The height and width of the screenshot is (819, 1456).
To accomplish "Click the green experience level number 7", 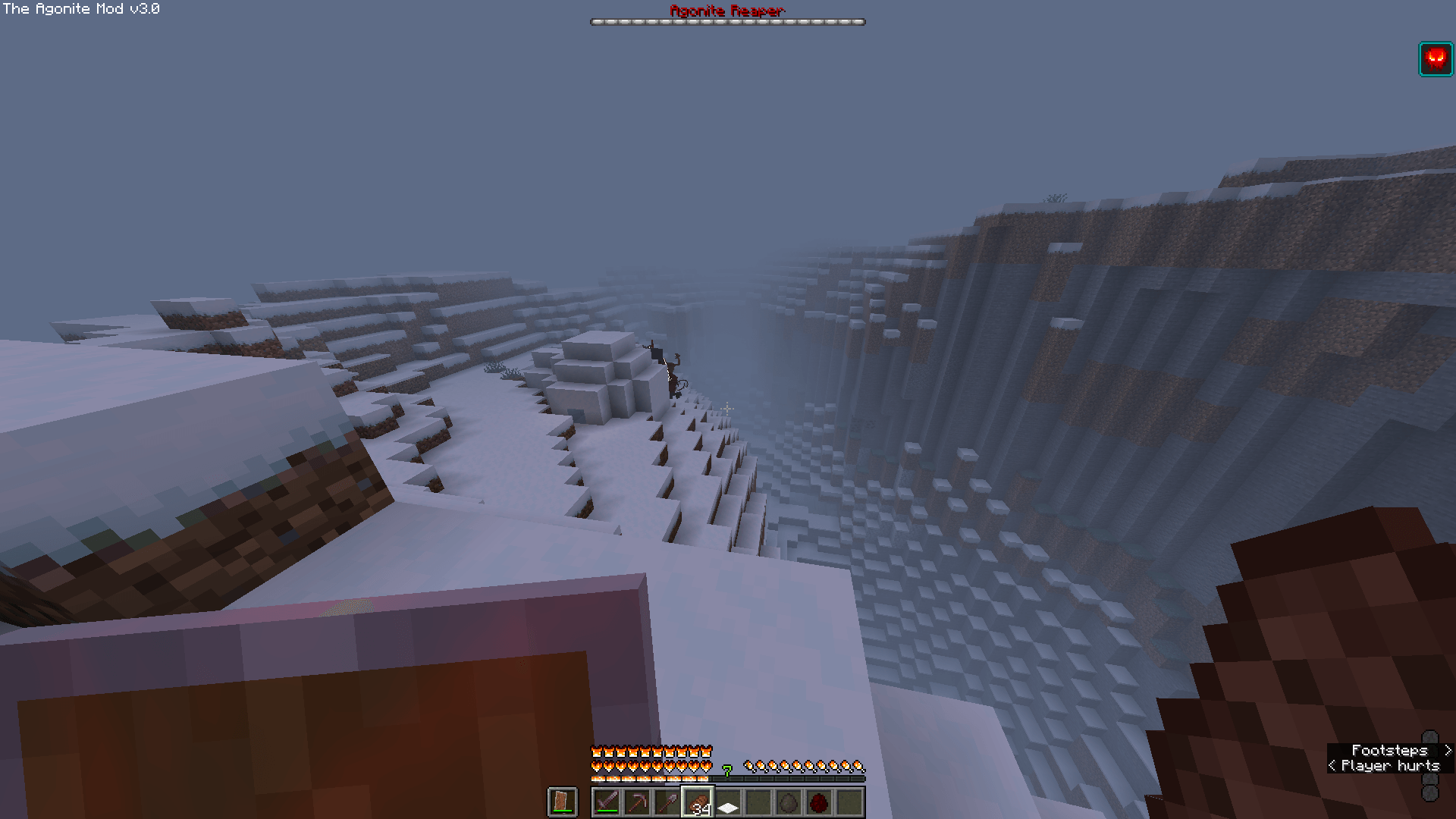I will pyautogui.click(x=726, y=770).
